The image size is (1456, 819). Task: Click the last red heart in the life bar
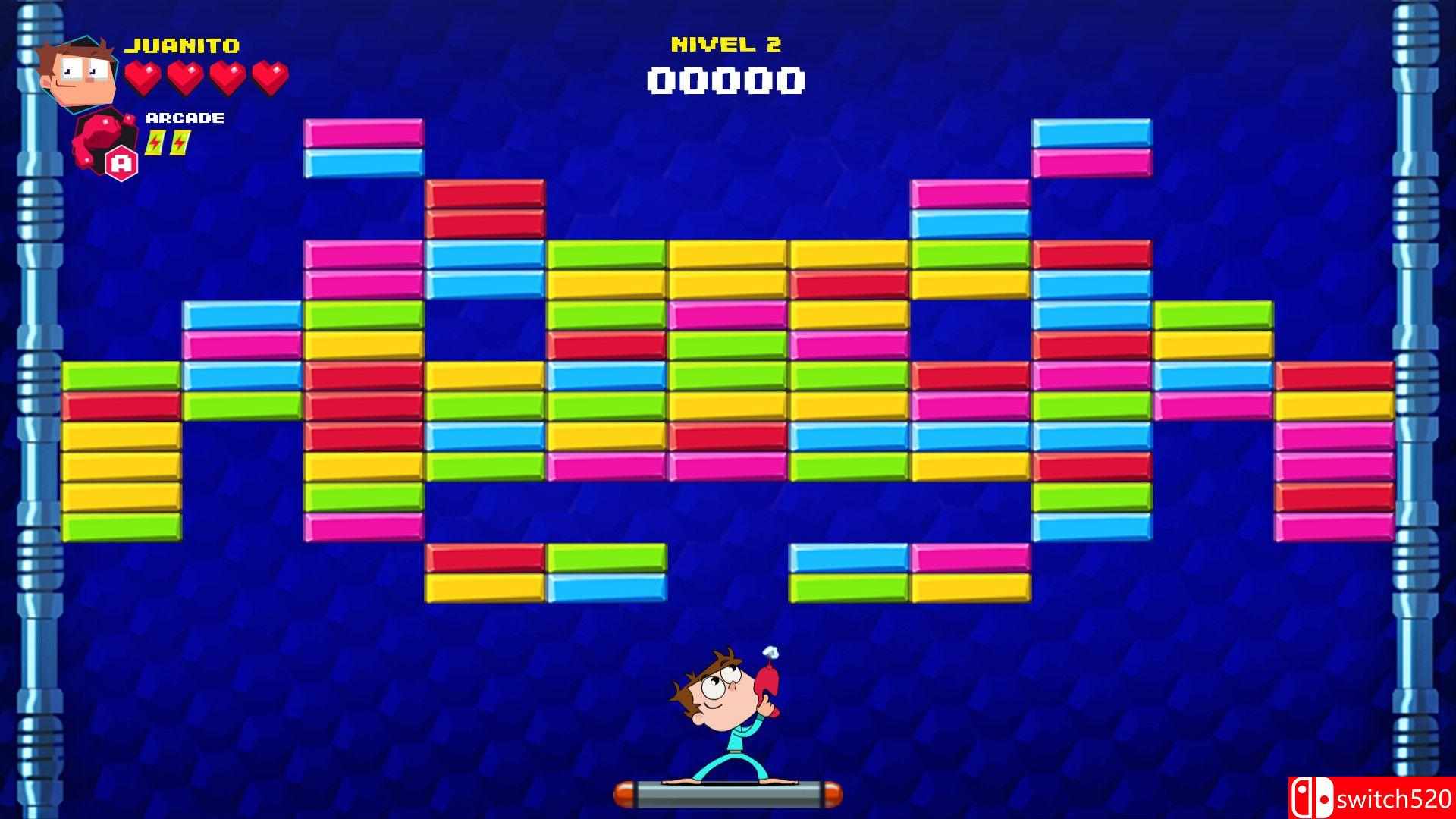269,76
